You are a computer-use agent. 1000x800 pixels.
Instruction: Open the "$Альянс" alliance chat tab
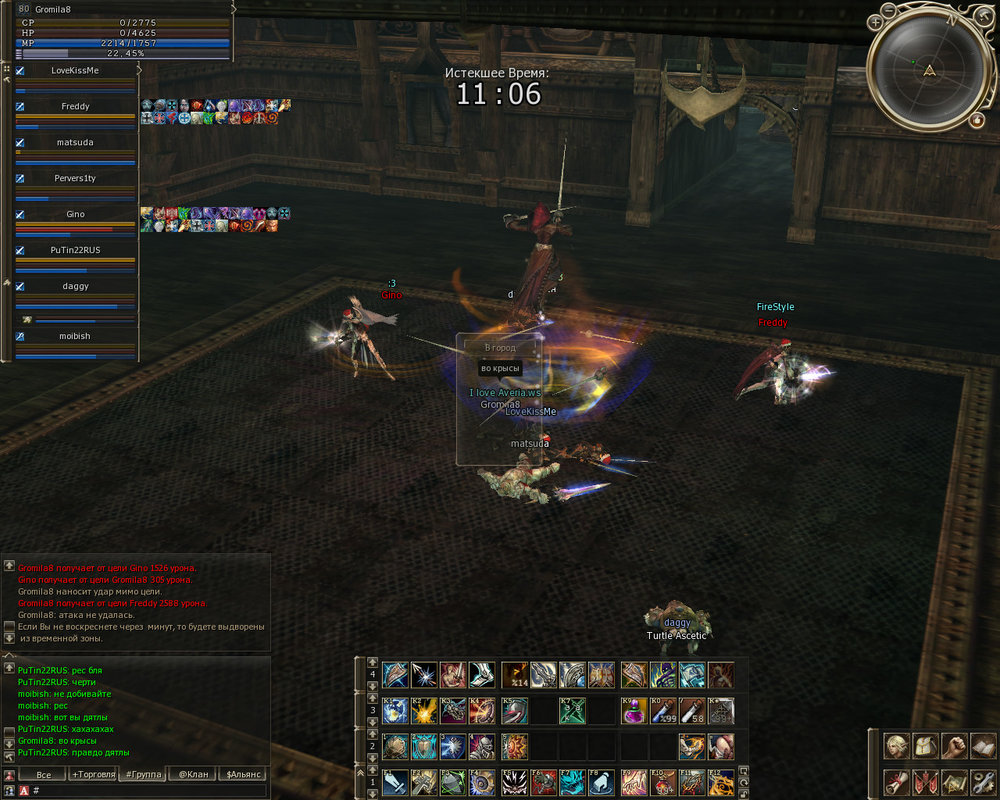243,774
